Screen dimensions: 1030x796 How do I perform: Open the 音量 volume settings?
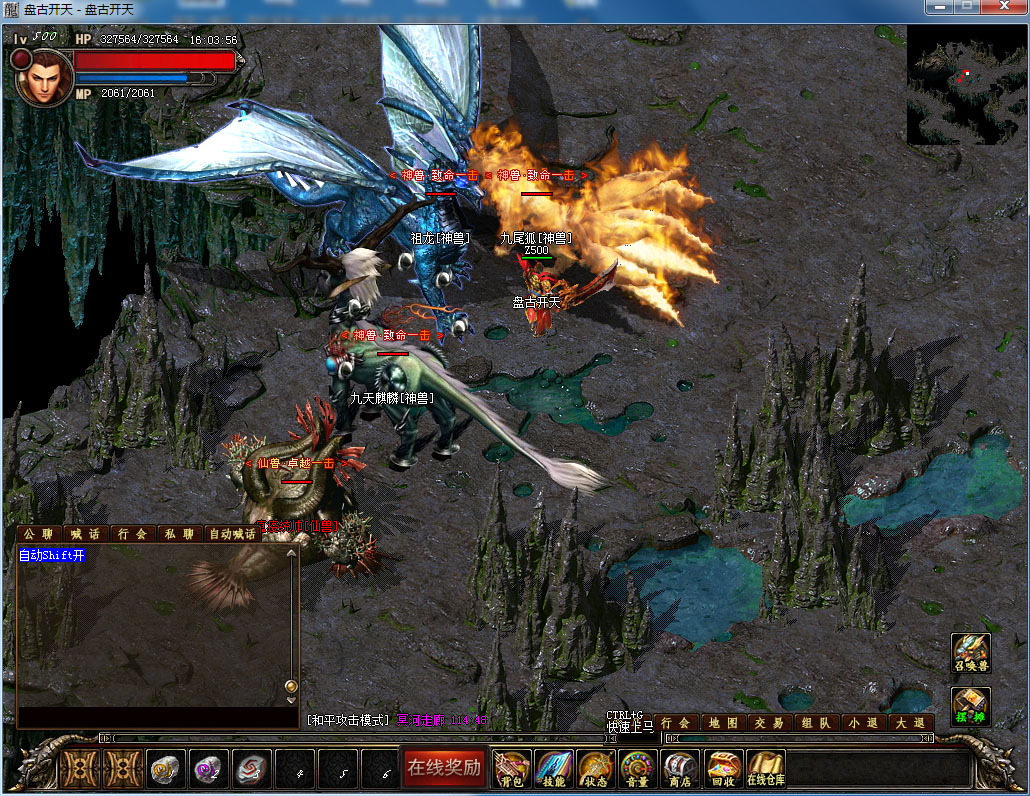click(x=638, y=769)
